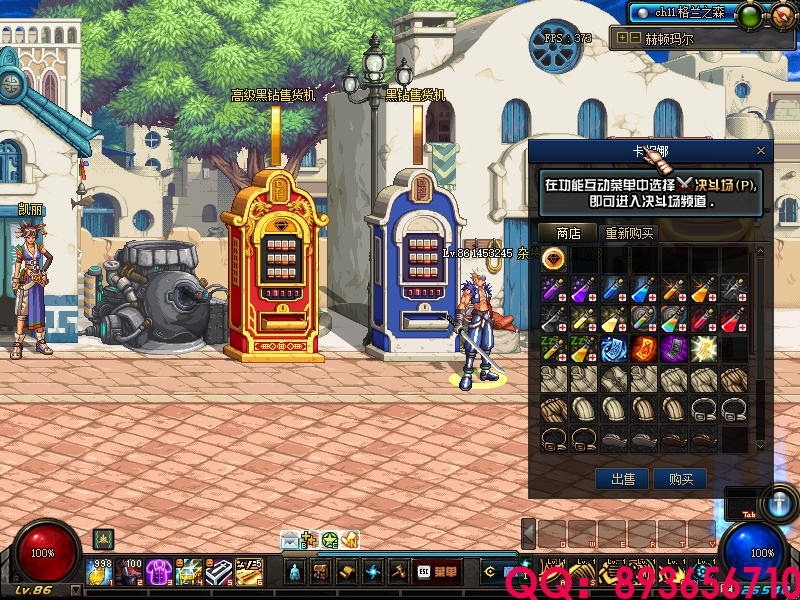The image size is (800, 600).
Task: Collapse the 赫顿玛尔 minimap with minus button
Action: pos(635,38)
